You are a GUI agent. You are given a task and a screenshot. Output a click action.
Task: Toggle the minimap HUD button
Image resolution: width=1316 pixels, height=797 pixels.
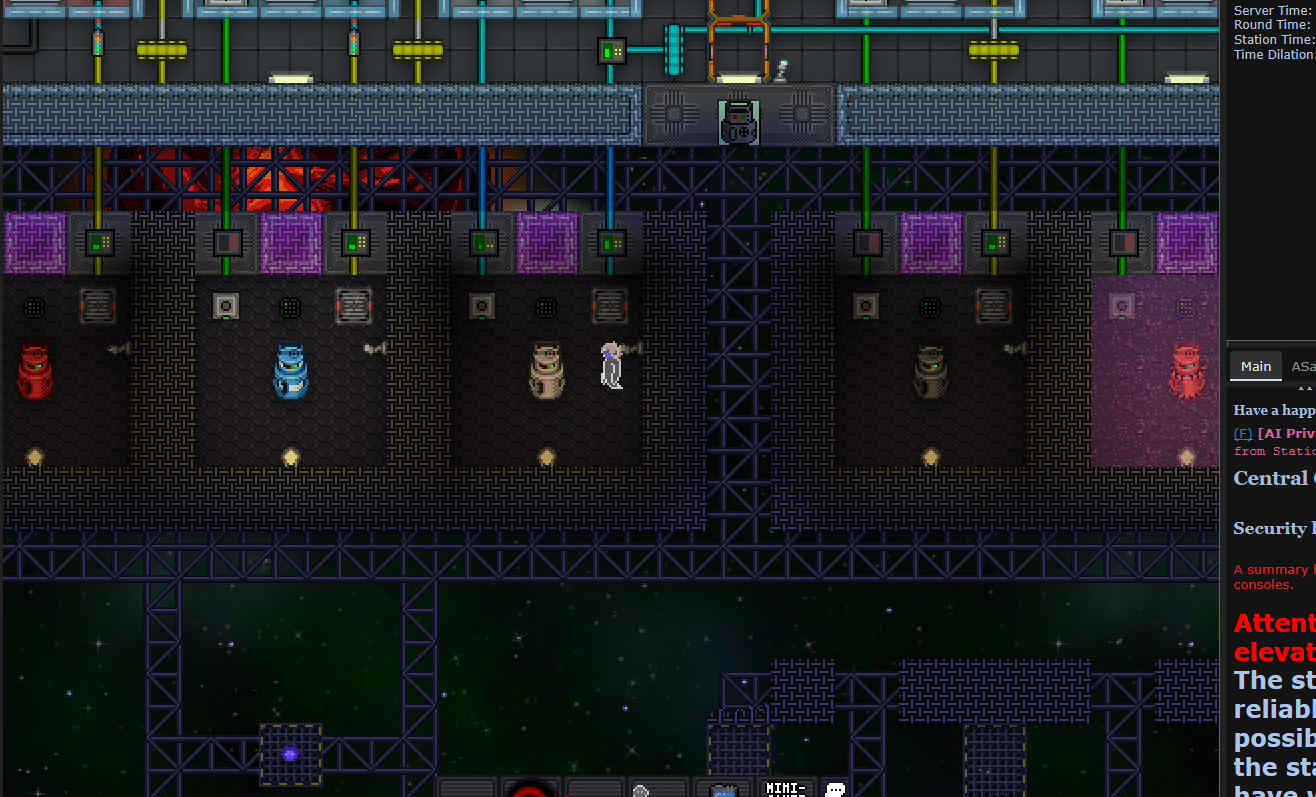(786, 789)
